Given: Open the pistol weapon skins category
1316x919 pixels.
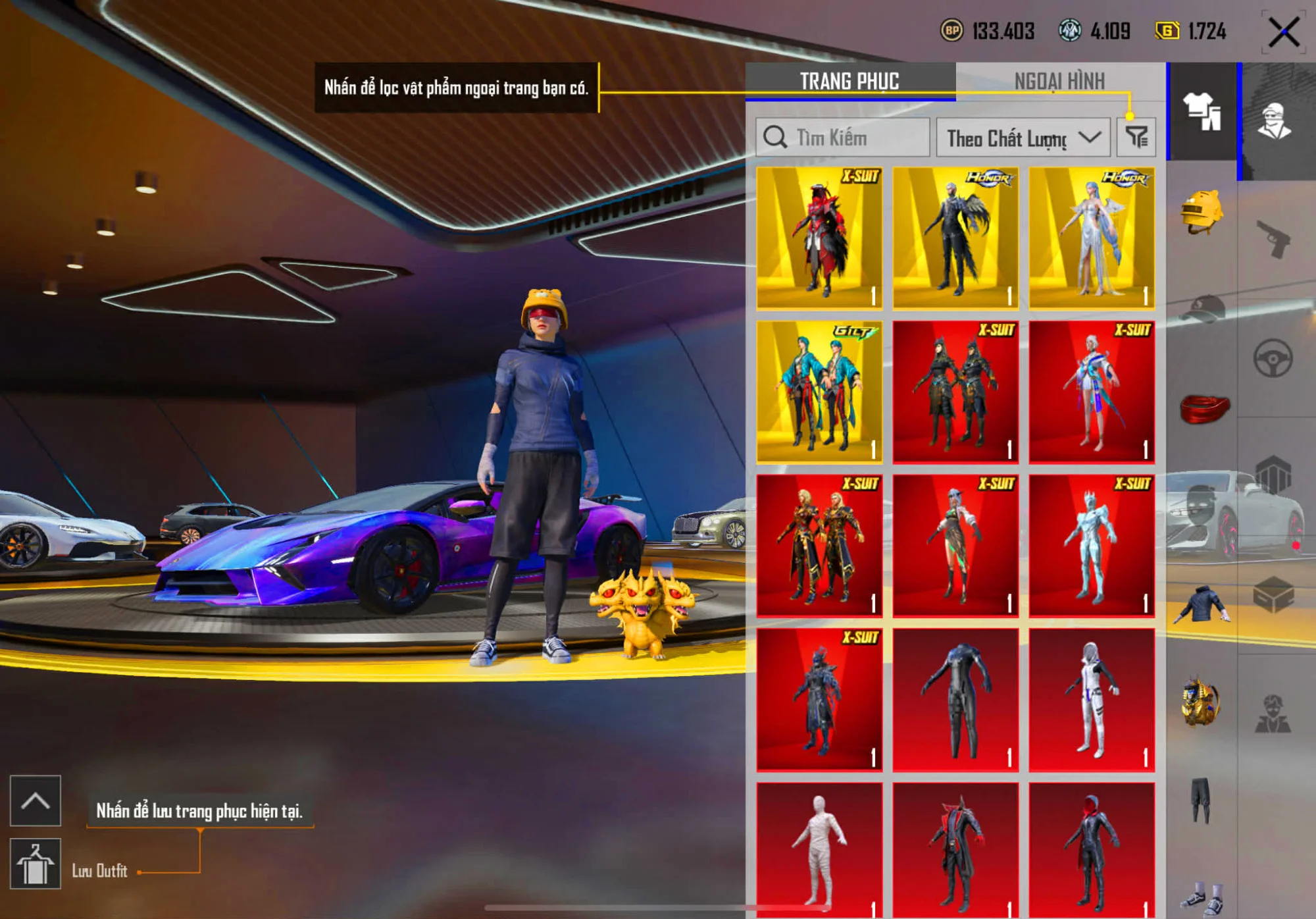Looking at the screenshot, I should 1274,238.
